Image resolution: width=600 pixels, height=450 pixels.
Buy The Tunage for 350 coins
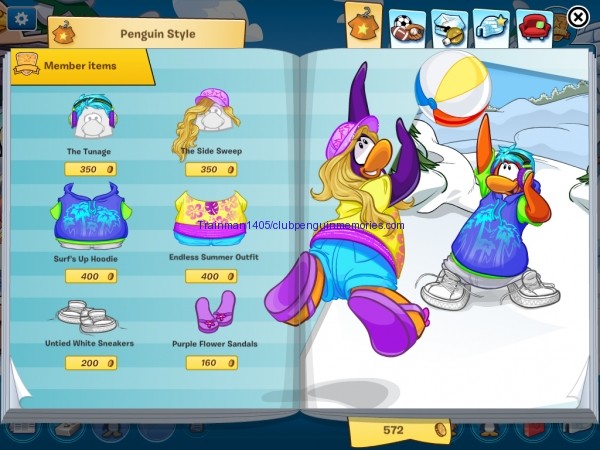(91, 170)
